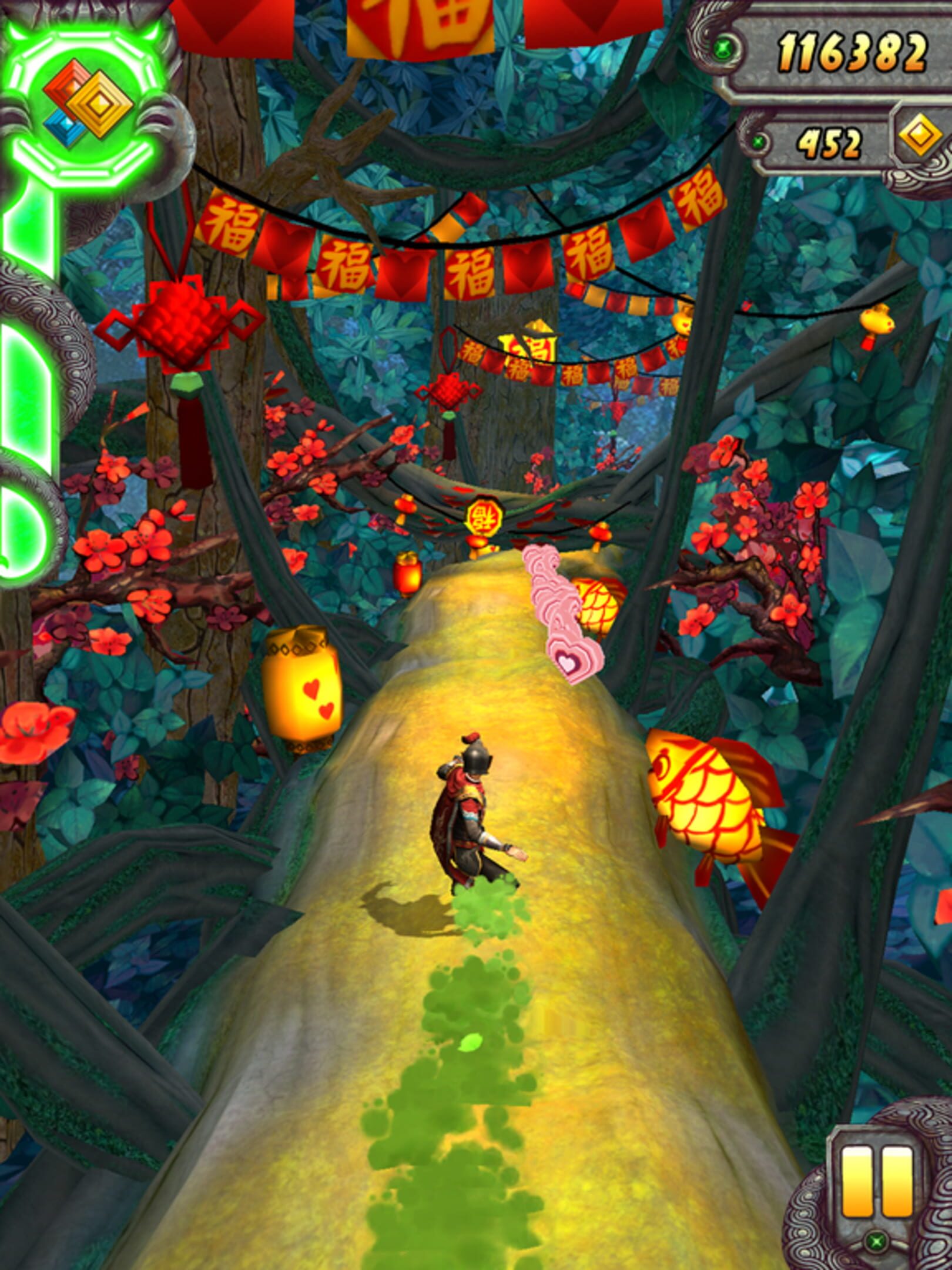
Task: Click the round red lantern medallion at the path's end
Action: pos(483,517)
